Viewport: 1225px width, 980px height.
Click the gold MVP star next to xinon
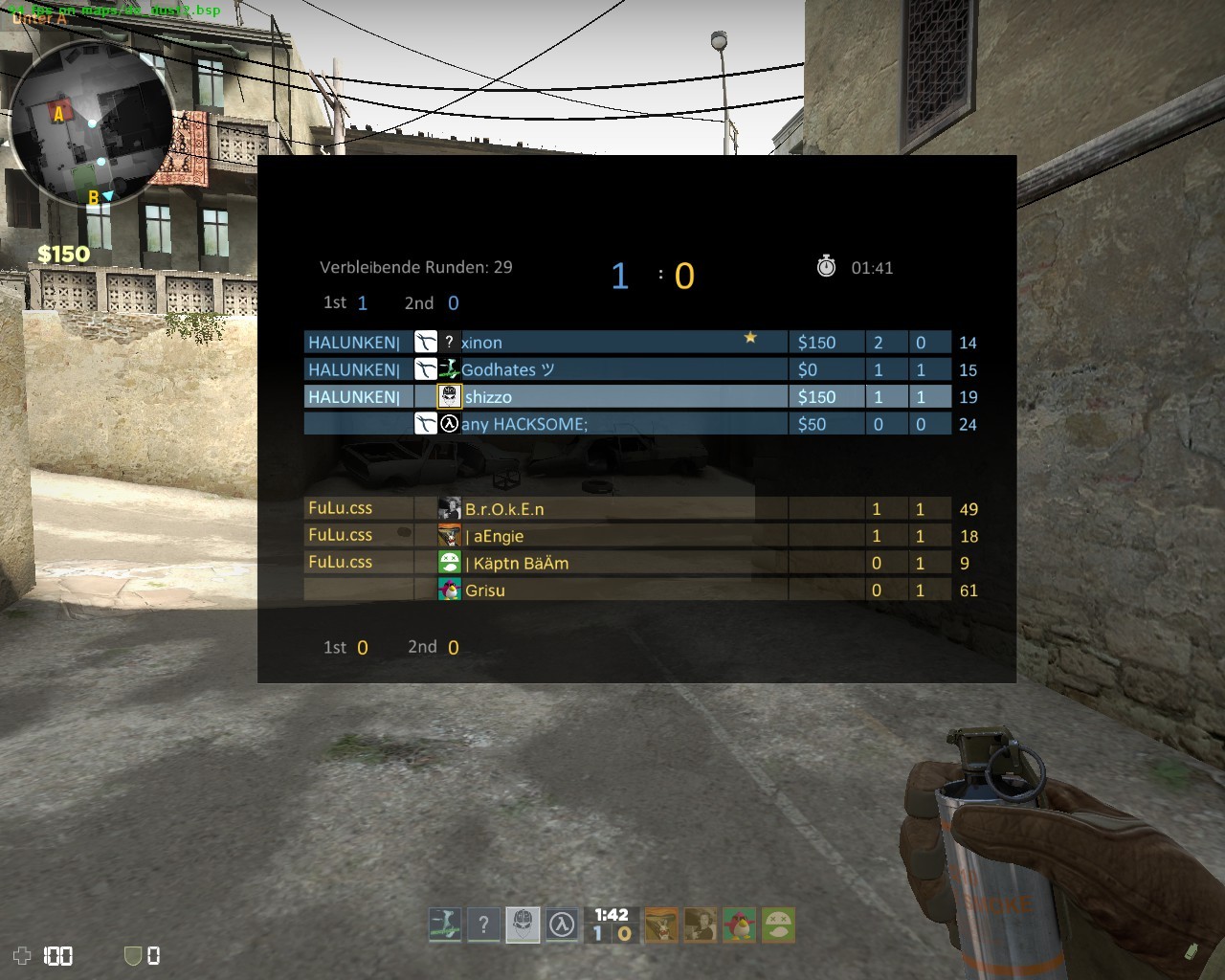(x=750, y=337)
